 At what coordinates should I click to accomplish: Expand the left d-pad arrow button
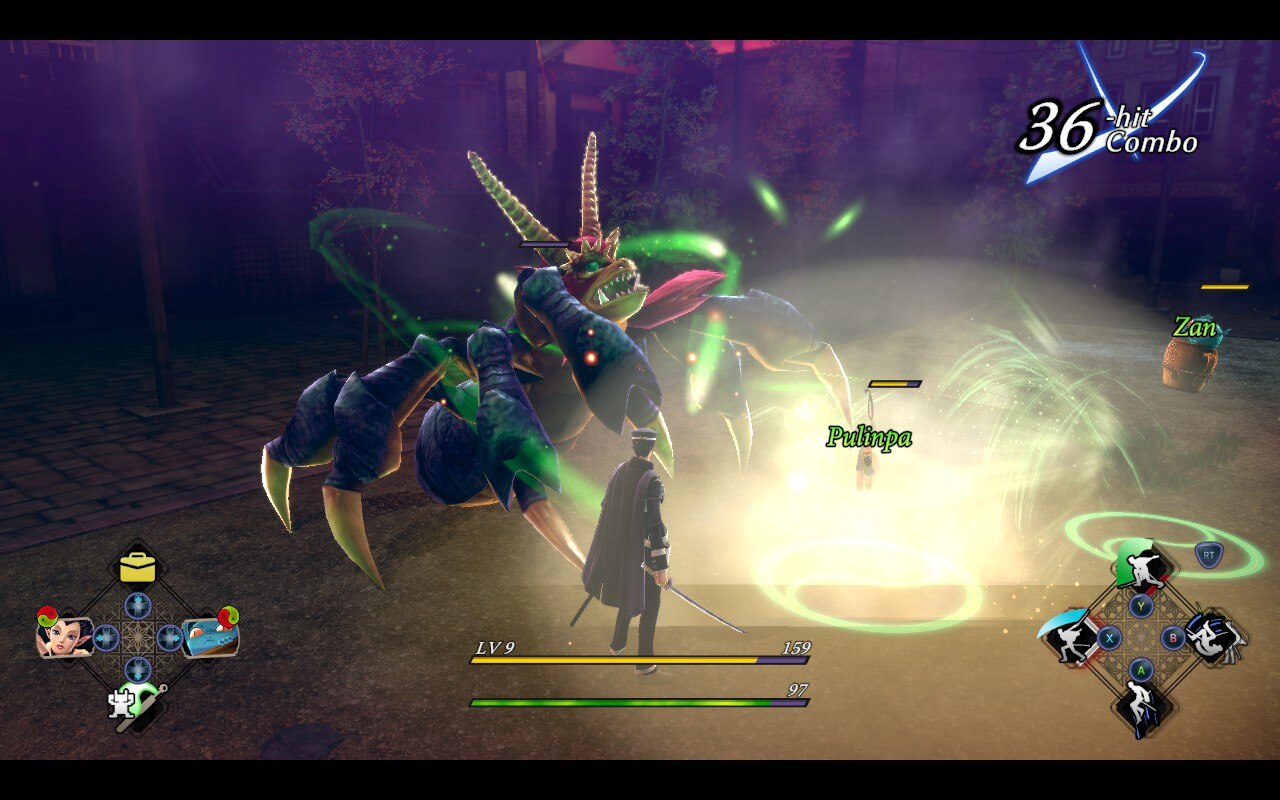pyautogui.click(x=107, y=636)
